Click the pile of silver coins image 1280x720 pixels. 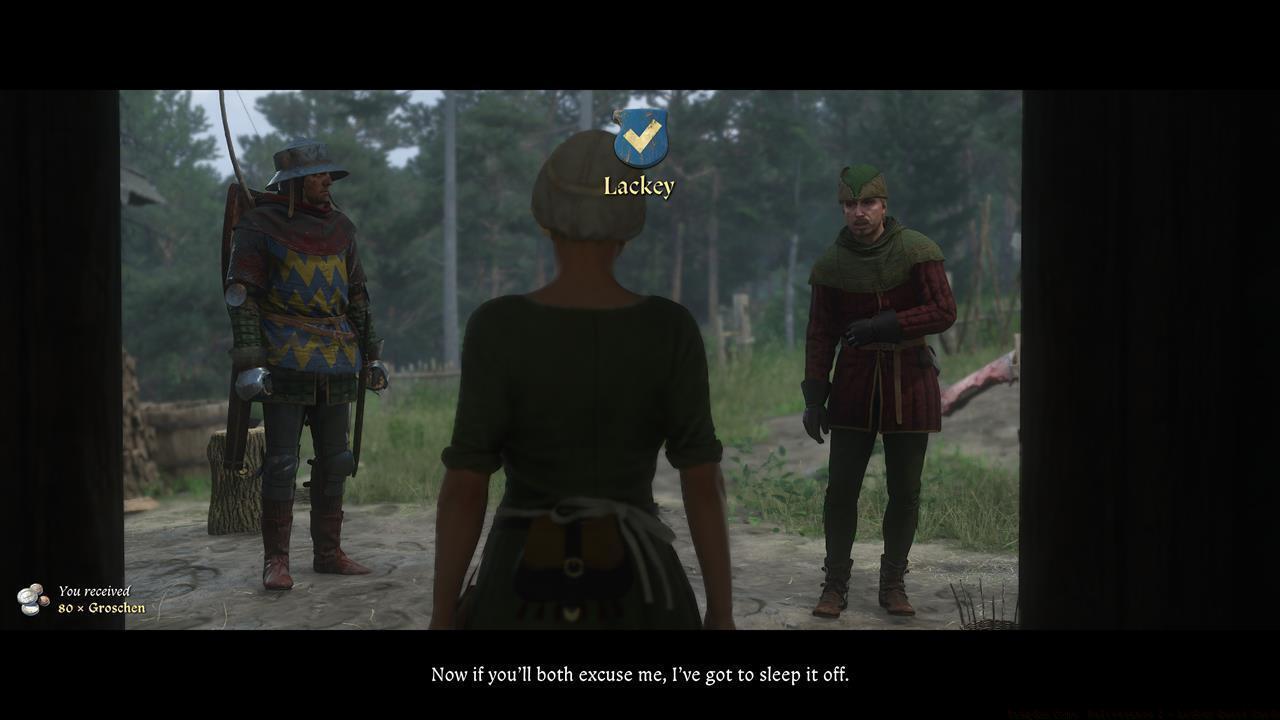30,597
